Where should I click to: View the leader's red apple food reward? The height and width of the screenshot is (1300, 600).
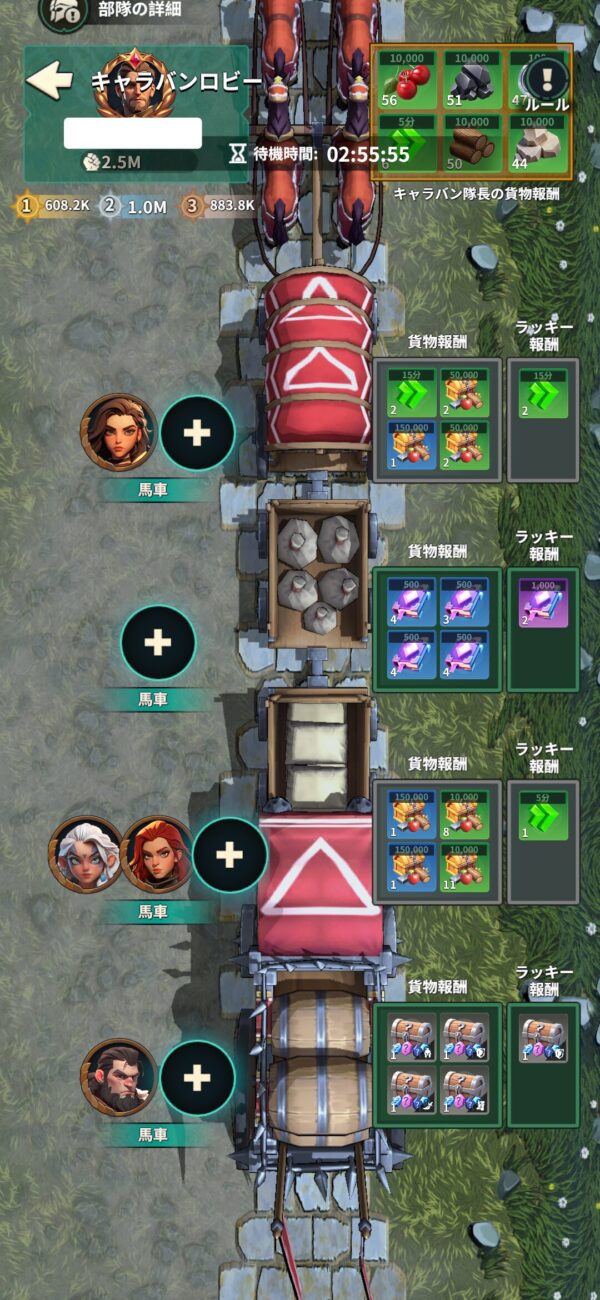(407, 77)
